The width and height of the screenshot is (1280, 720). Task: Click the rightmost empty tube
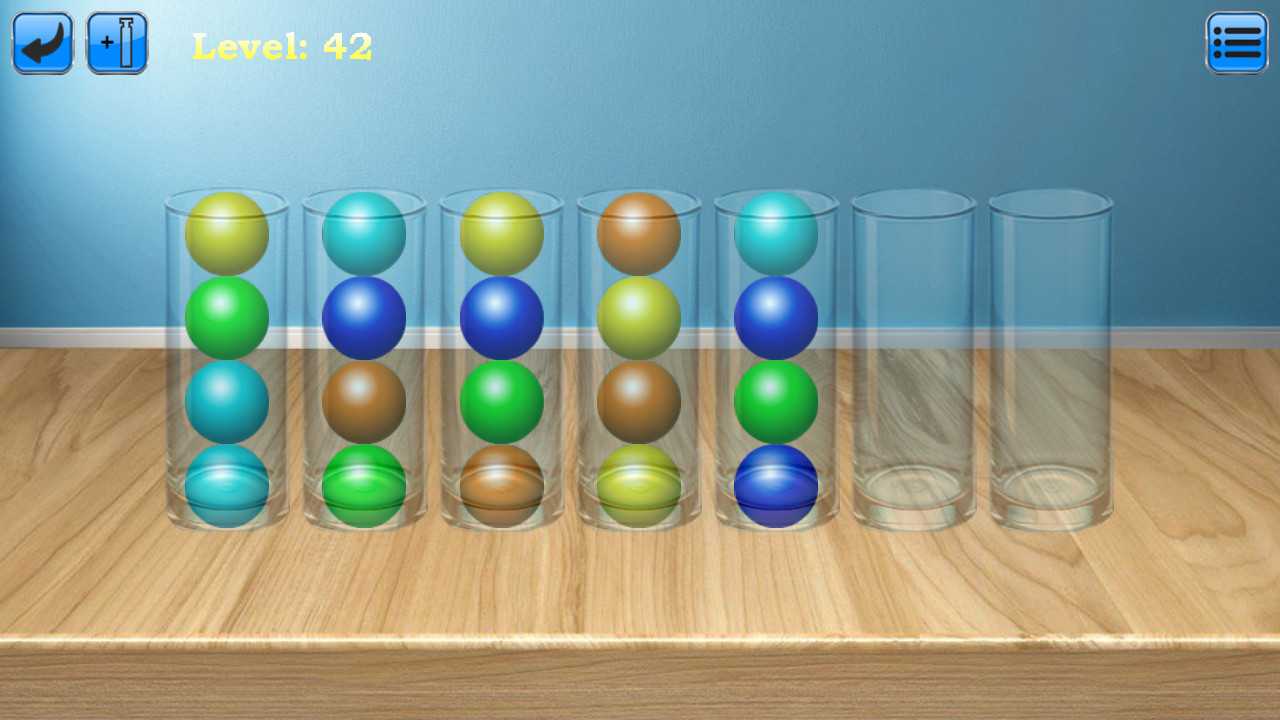[x=1052, y=360]
